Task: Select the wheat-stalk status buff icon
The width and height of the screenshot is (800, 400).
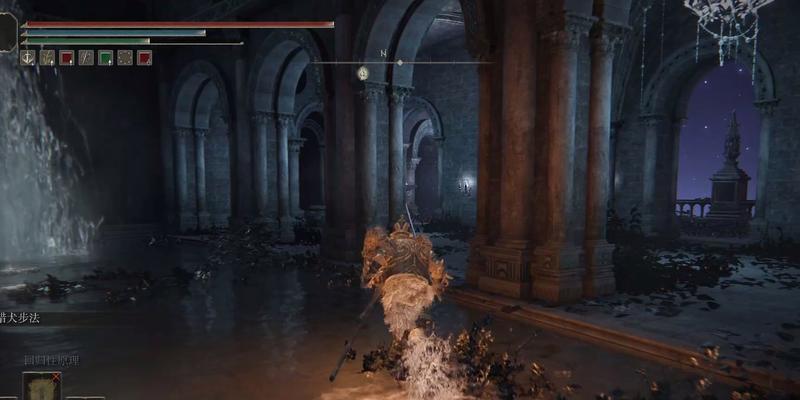Action: point(47,58)
